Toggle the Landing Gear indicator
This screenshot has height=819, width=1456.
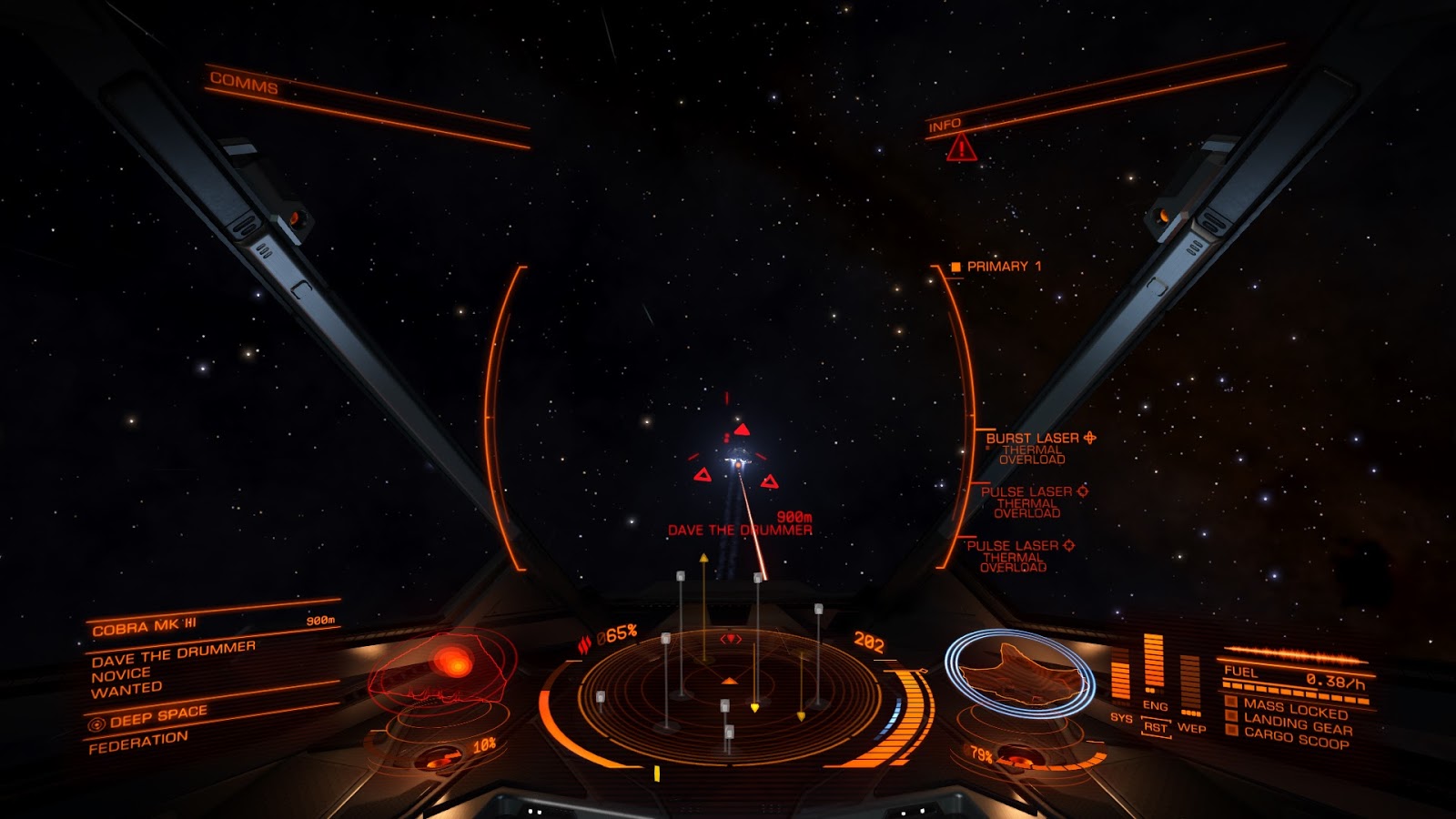(x=1297, y=725)
